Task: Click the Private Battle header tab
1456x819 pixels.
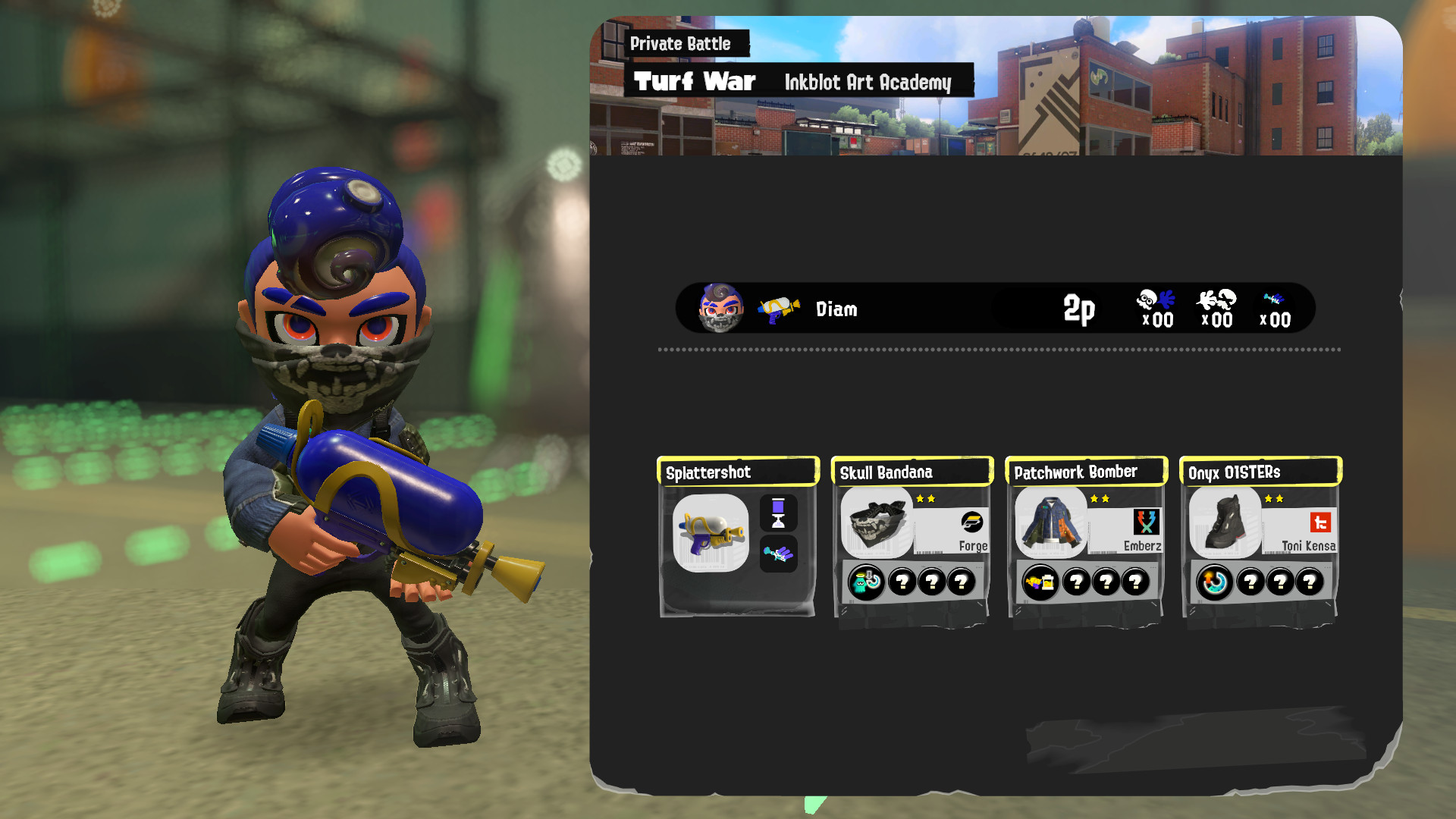Action: click(x=680, y=44)
